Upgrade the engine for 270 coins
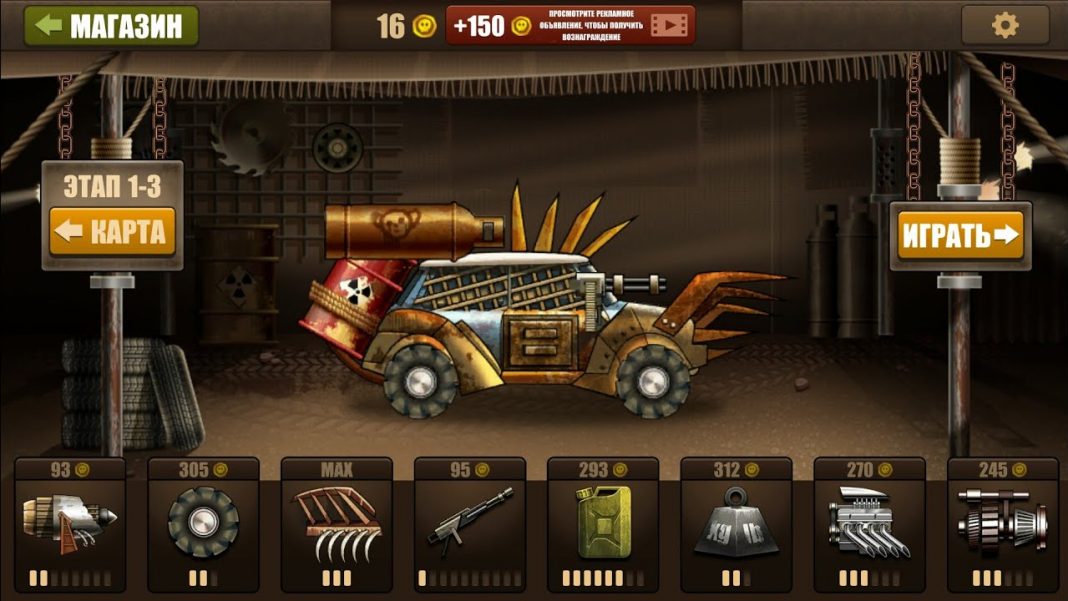The width and height of the screenshot is (1068, 601). click(869, 525)
